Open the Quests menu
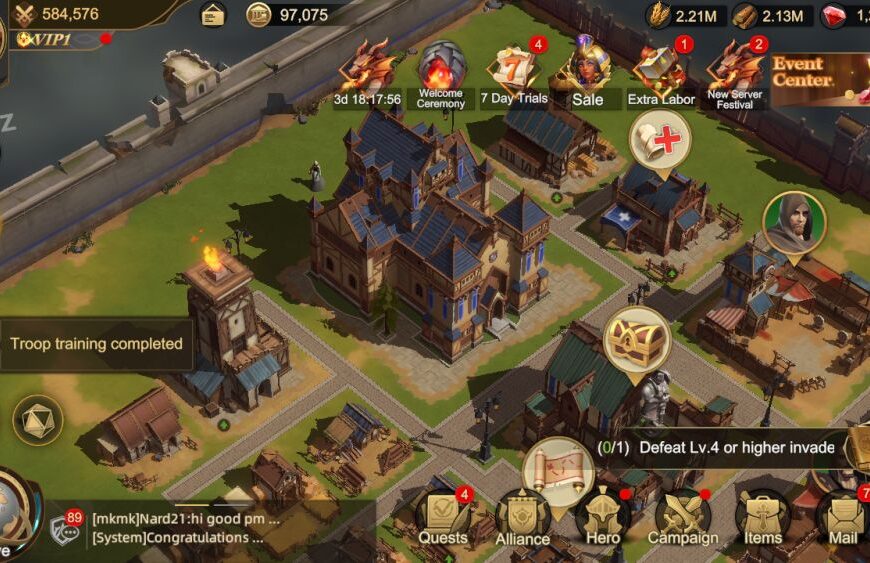This screenshot has height=563, width=870. pos(442,517)
